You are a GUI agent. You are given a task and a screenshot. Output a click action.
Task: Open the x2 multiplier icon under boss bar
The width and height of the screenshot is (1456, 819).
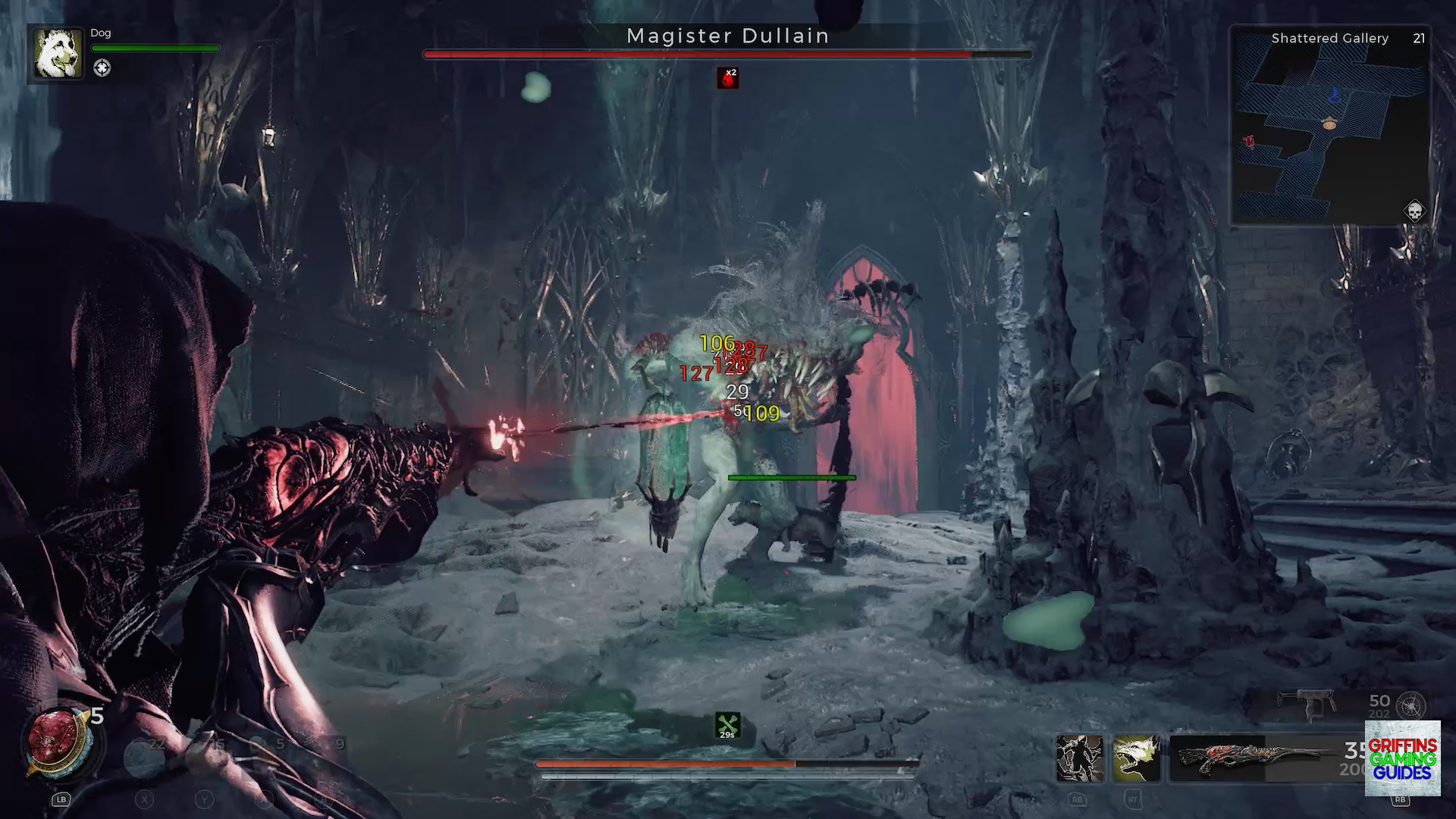pos(727,77)
